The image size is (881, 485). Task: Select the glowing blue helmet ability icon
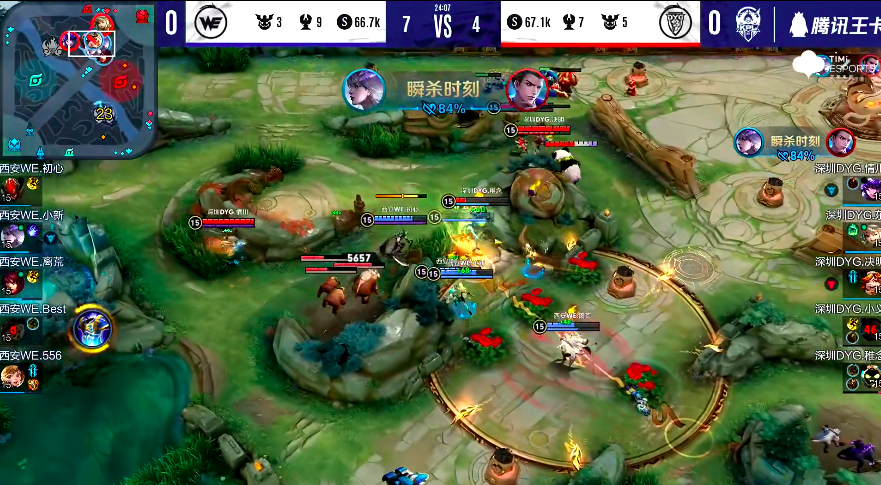click(x=91, y=325)
